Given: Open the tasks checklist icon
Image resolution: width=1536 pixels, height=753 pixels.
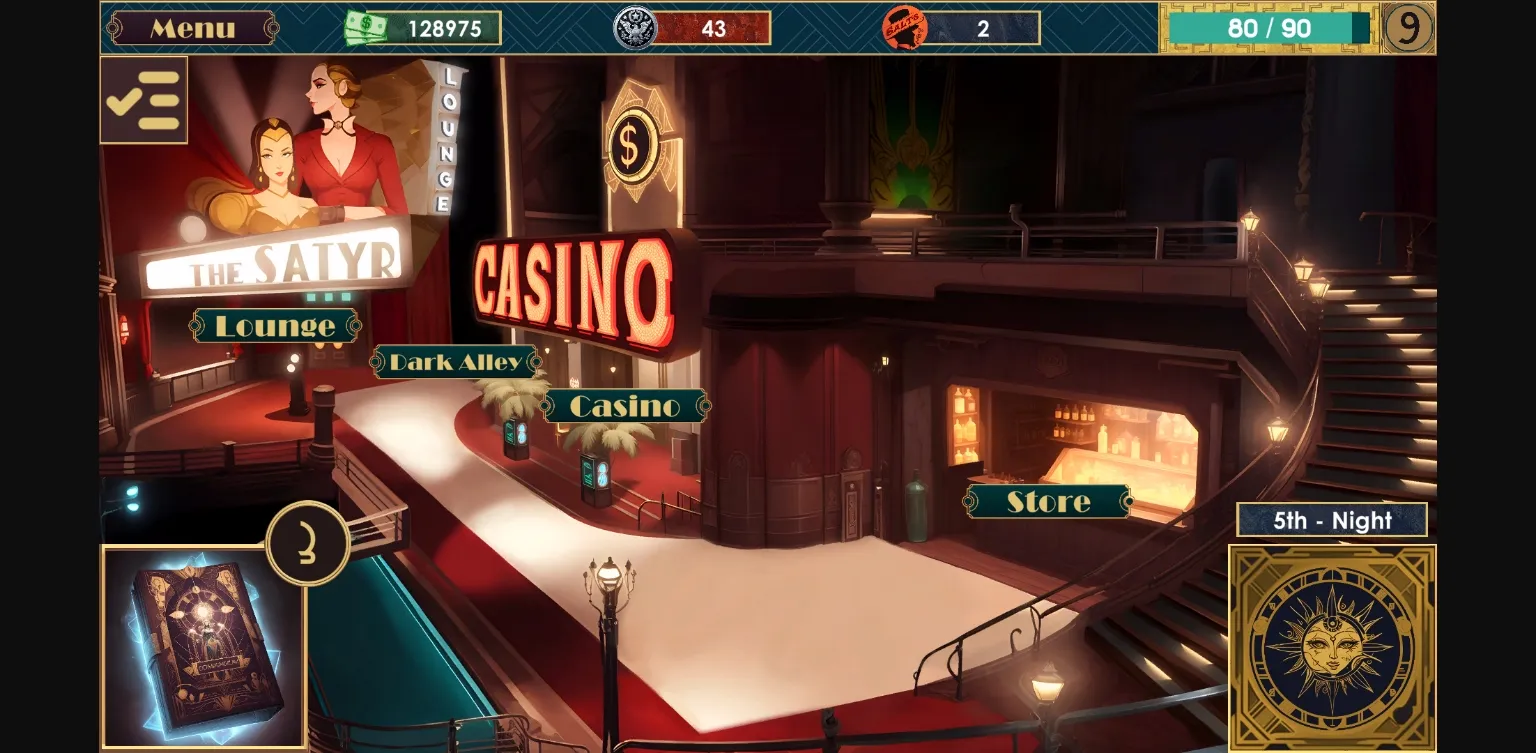Looking at the screenshot, I should coord(143,98).
